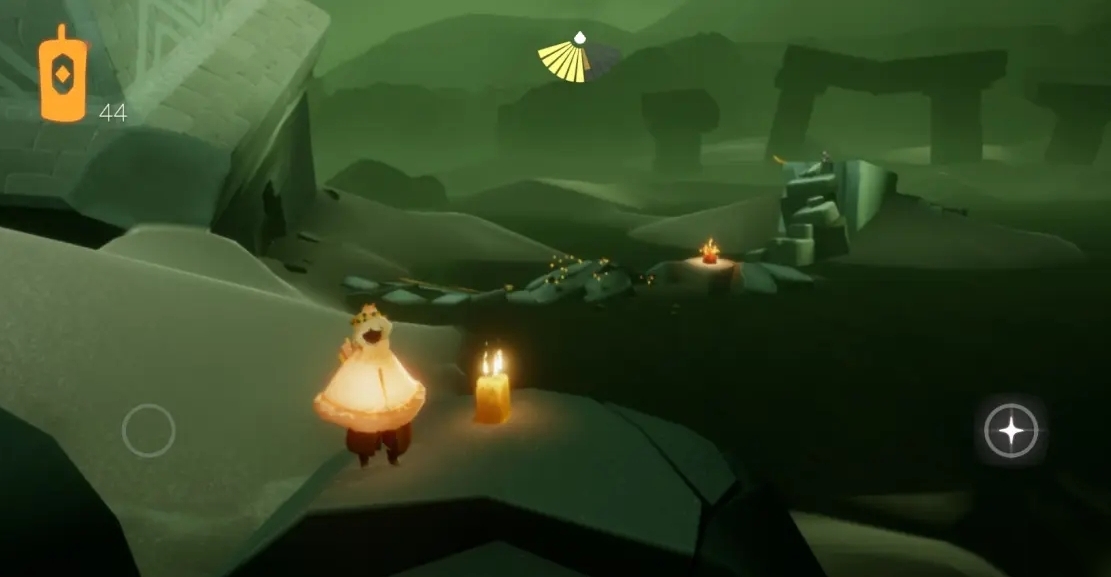Open the orange candle currency icon
Screen dimensions: 1111x577
tap(63, 74)
